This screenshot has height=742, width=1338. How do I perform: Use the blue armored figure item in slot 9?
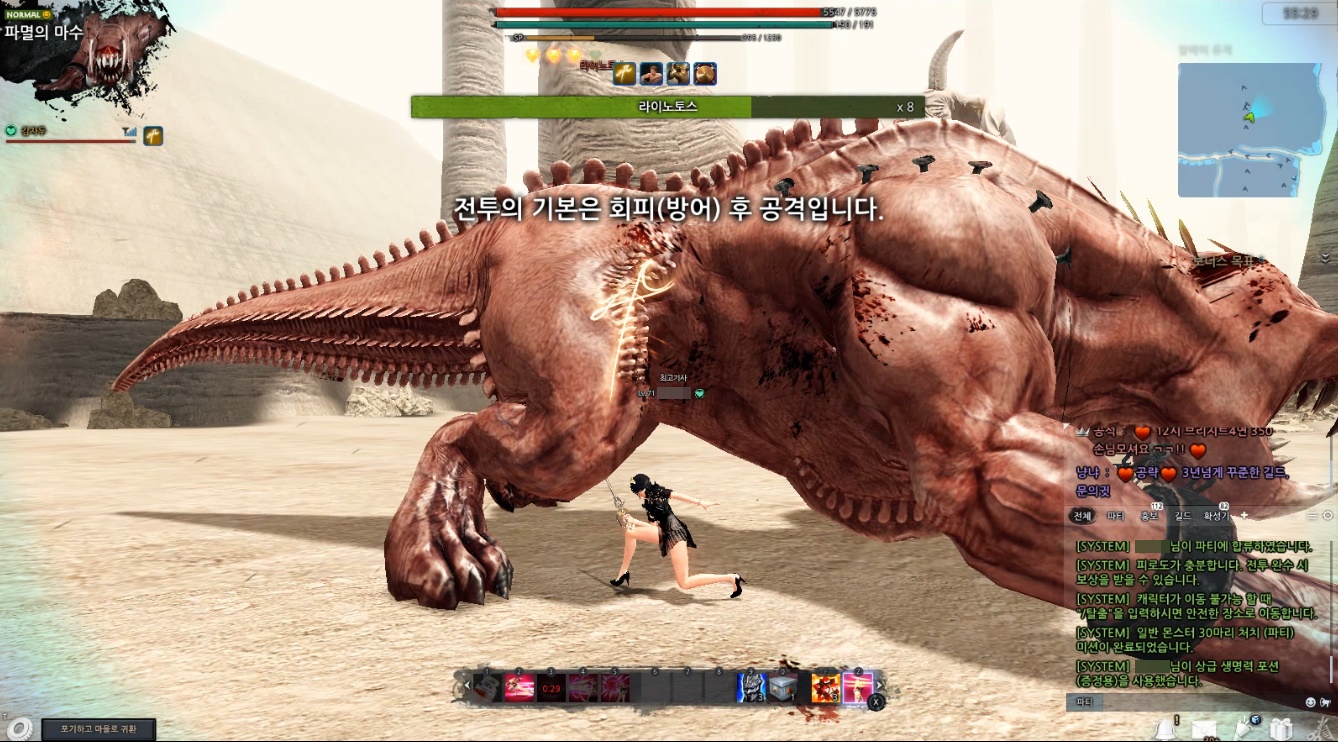pos(751,688)
